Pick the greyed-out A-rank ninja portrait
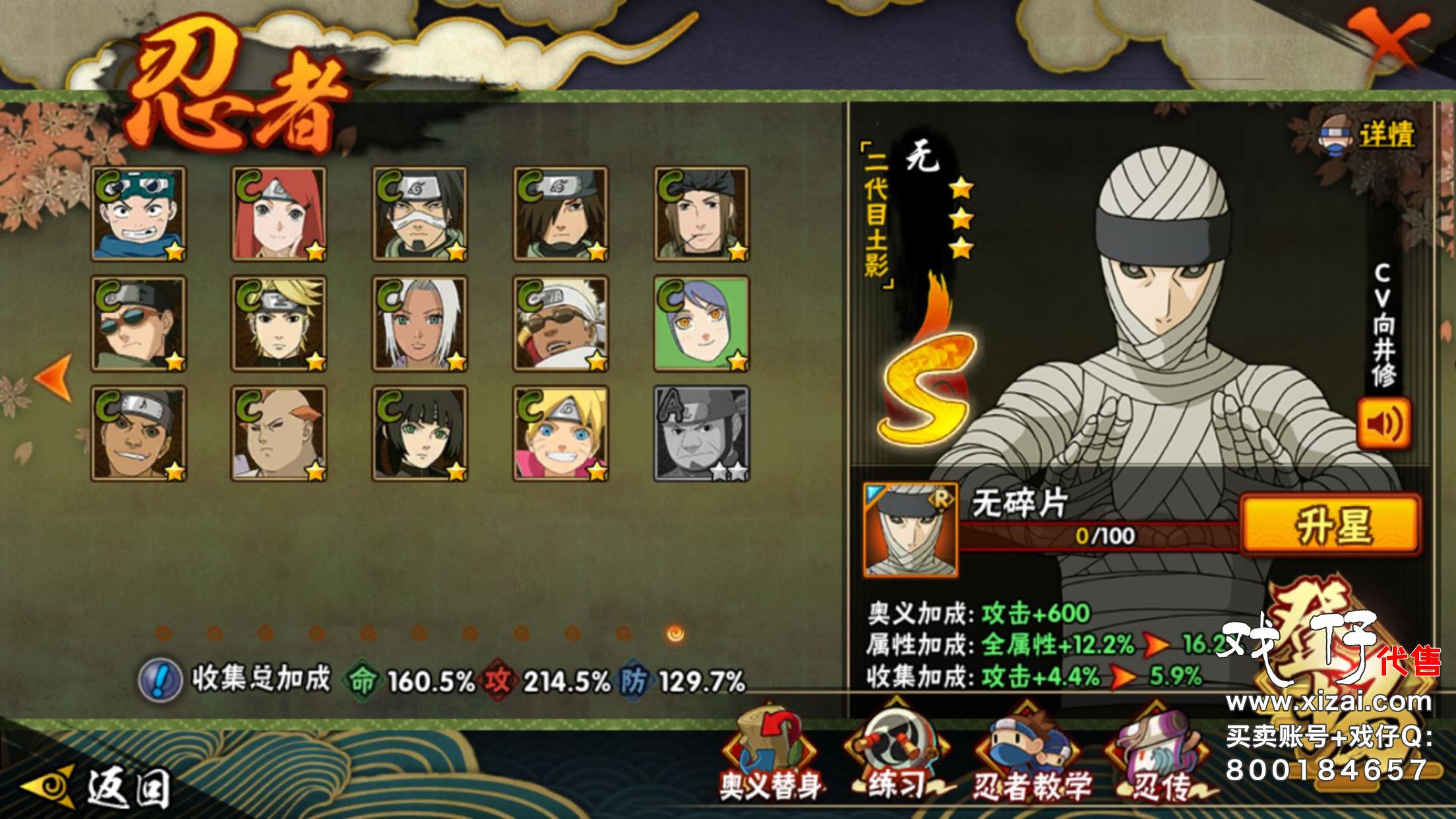1456x819 pixels. point(702,434)
